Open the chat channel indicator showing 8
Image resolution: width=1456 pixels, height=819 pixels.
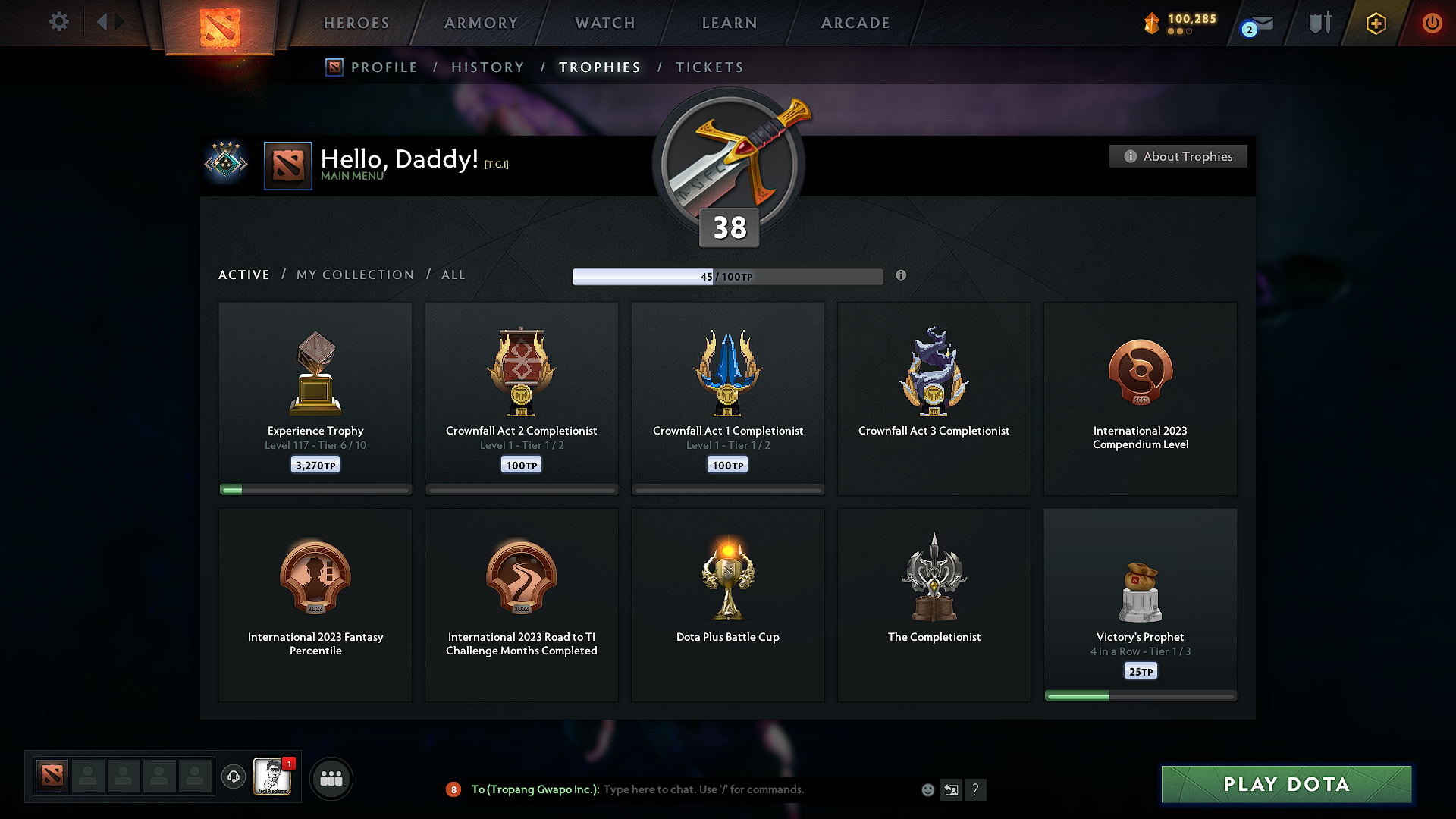click(x=453, y=789)
